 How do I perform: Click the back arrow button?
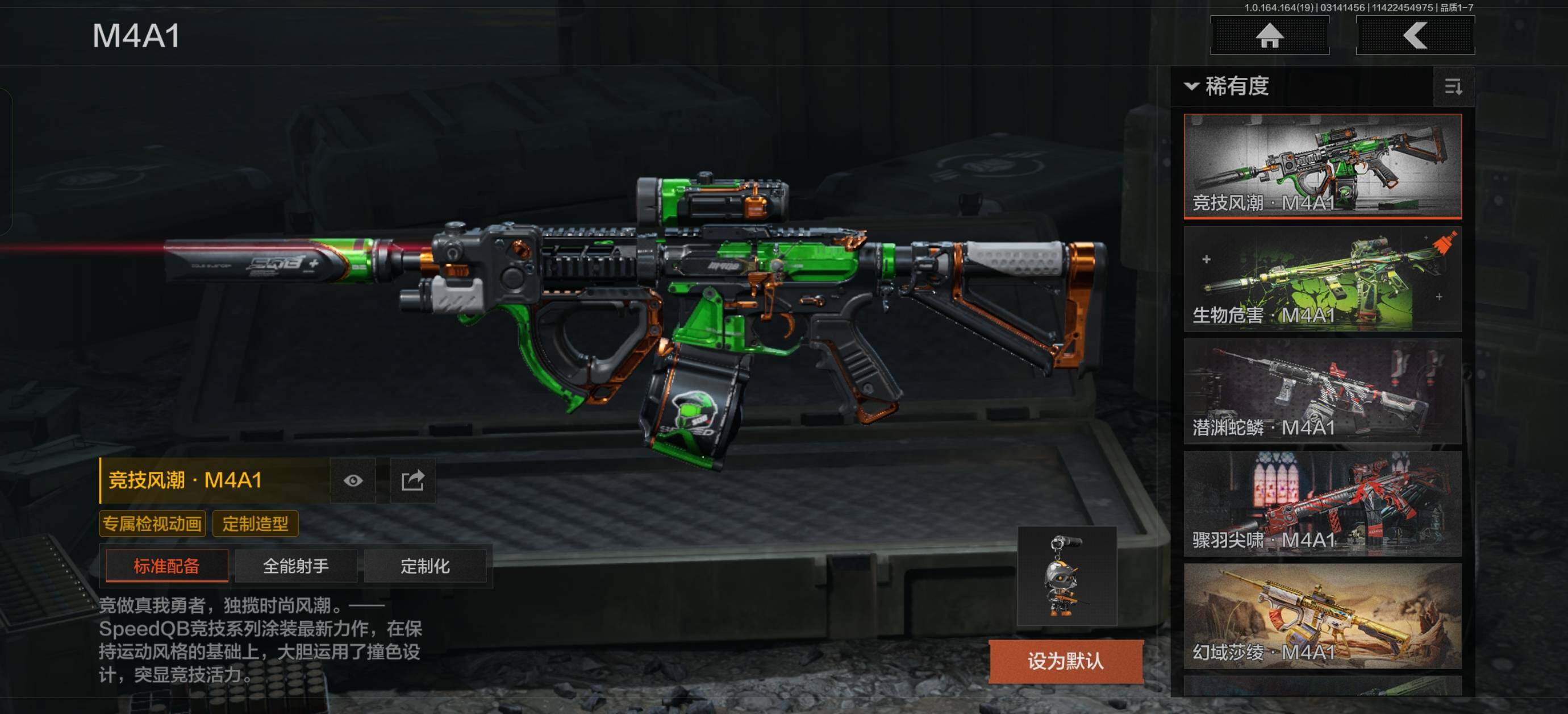tap(1415, 35)
